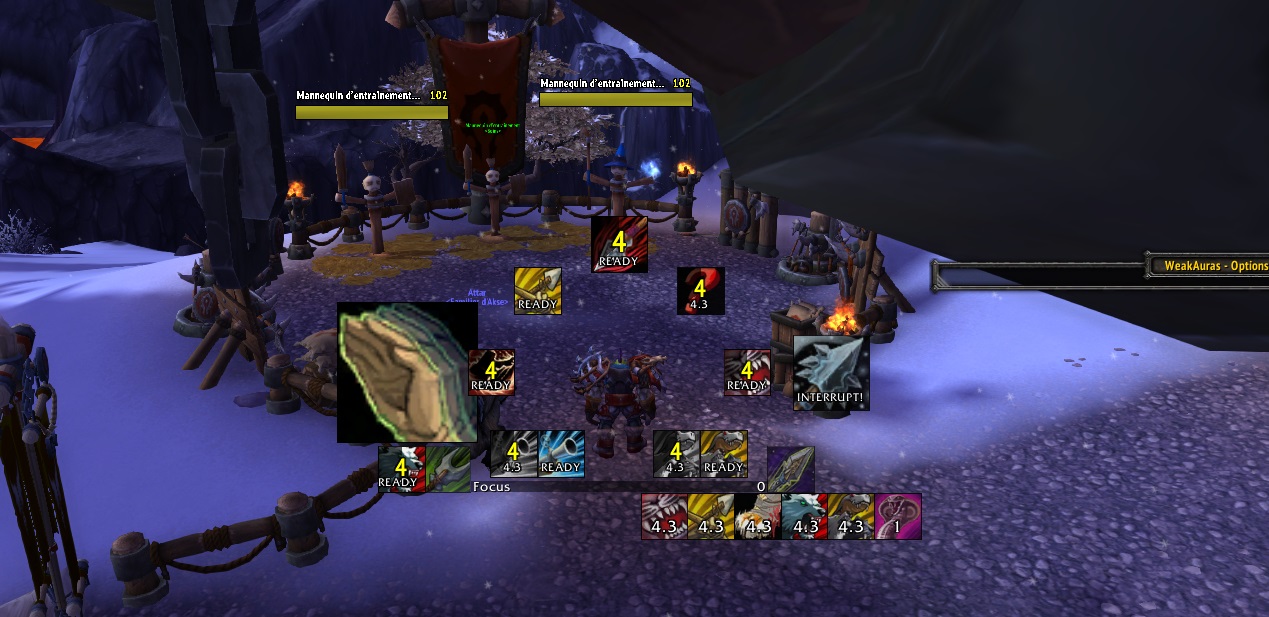
Task: Select the purple spearhead icon
Action: click(x=790, y=468)
